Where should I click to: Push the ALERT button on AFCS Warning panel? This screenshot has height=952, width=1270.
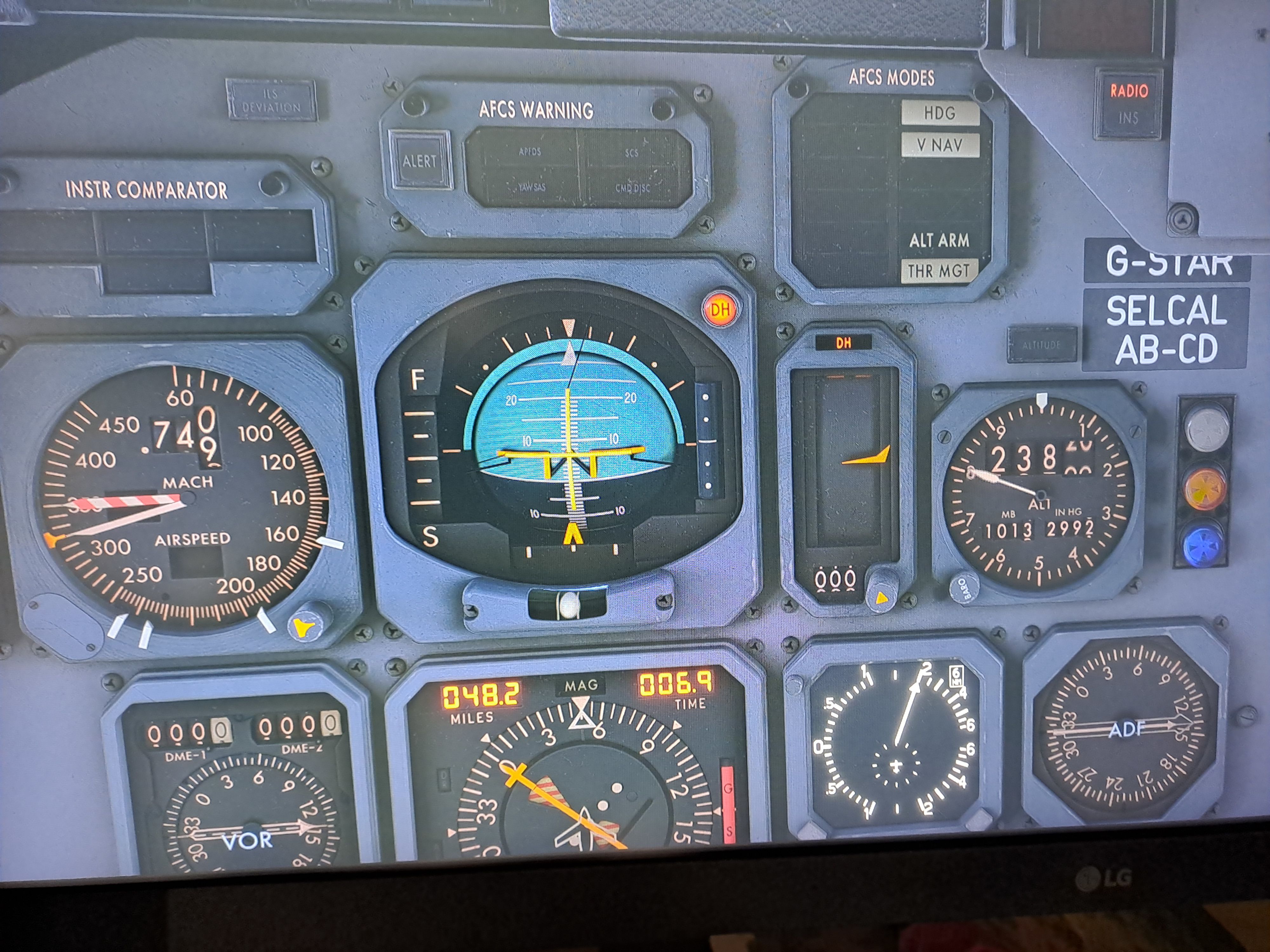pos(420,161)
